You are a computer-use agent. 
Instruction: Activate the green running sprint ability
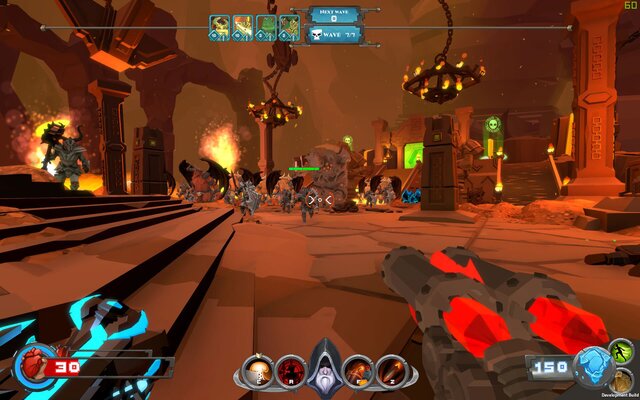pos(622,352)
